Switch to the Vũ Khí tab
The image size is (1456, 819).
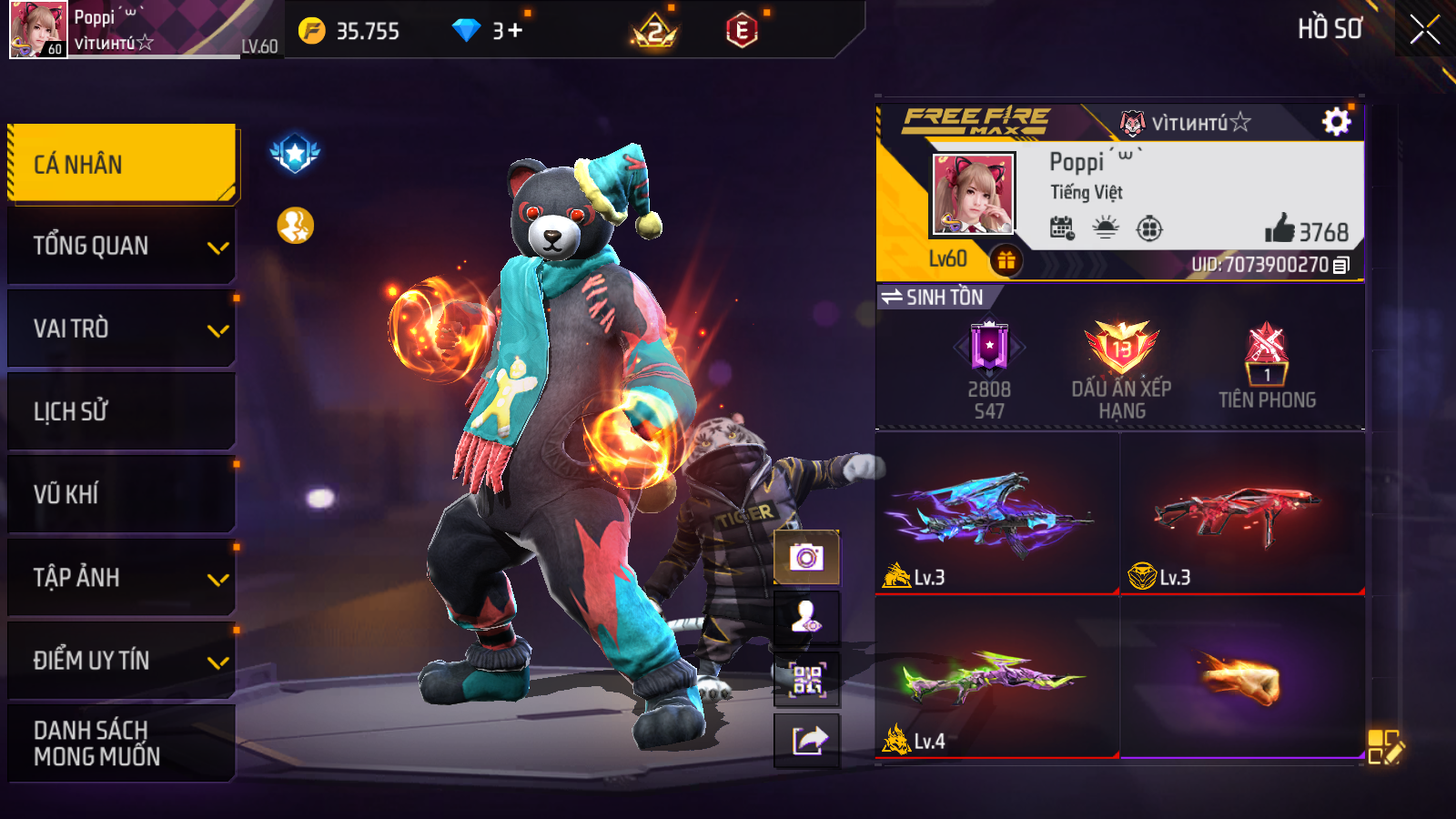[122, 494]
